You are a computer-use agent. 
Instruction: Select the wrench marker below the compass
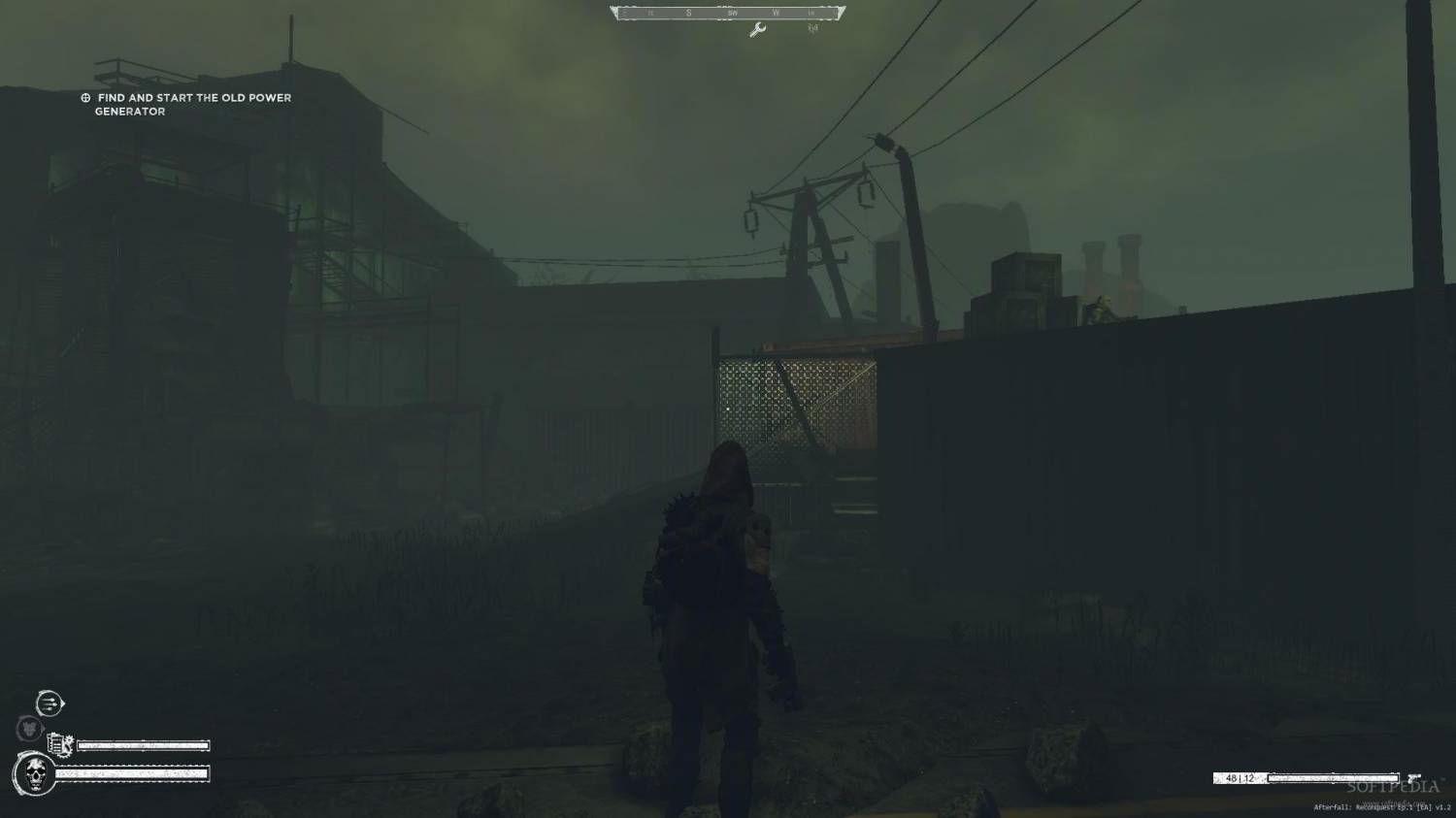tap(758, 30)
